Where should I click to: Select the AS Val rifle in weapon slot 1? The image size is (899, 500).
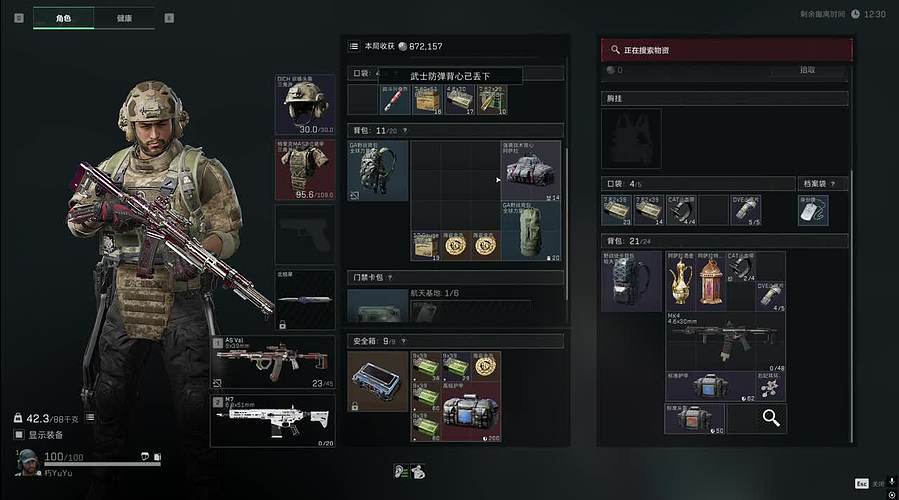[273, 362]
